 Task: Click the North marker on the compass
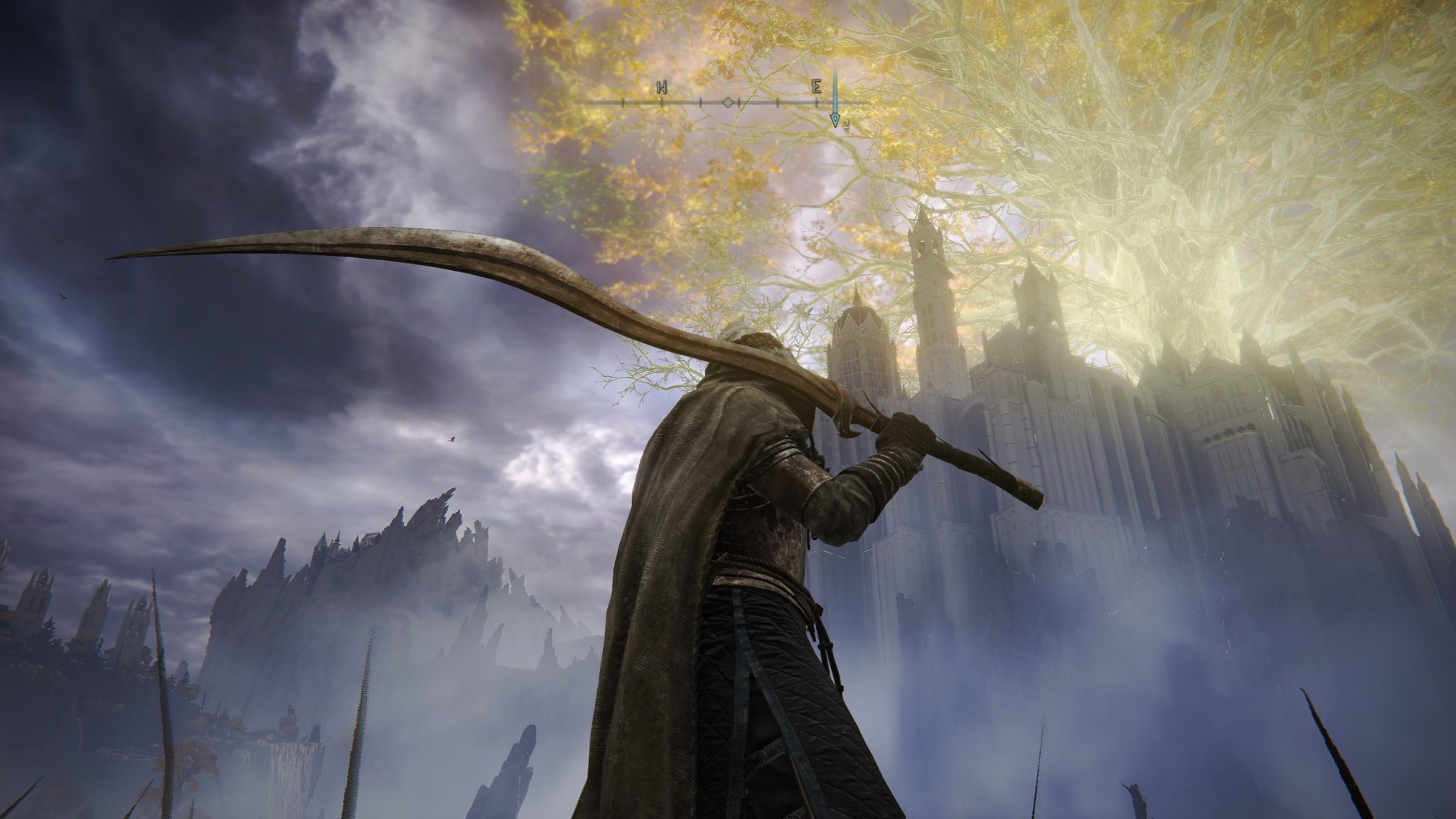[661, 87]
